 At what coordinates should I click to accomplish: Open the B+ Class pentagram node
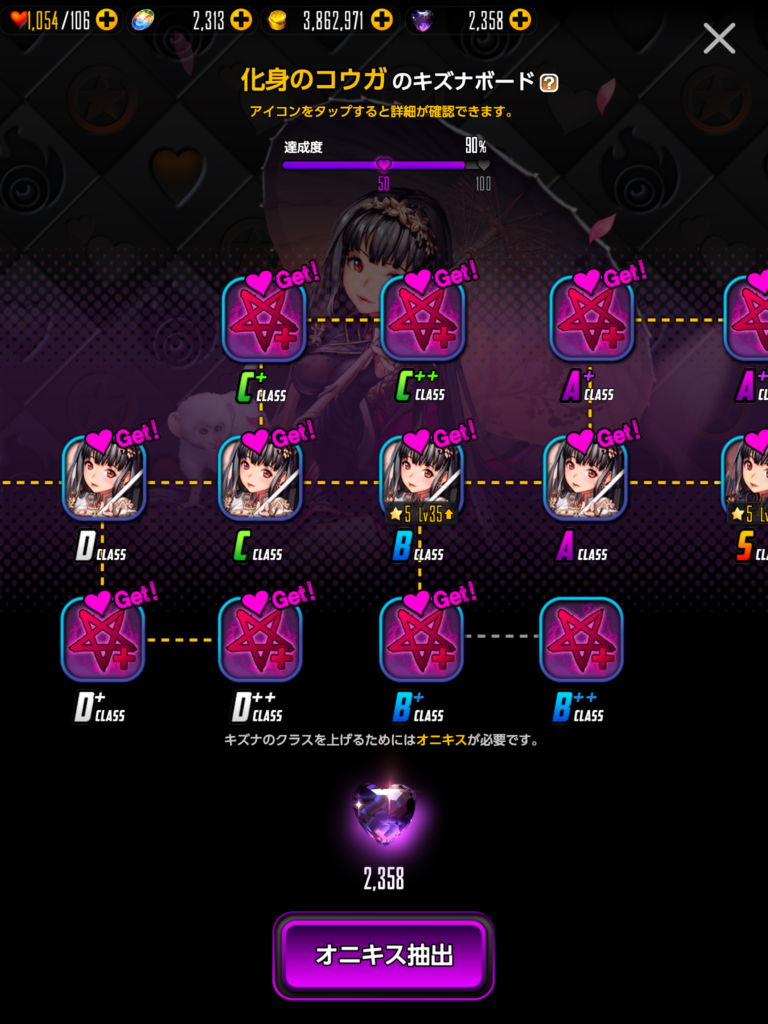(x=421, y=639)
